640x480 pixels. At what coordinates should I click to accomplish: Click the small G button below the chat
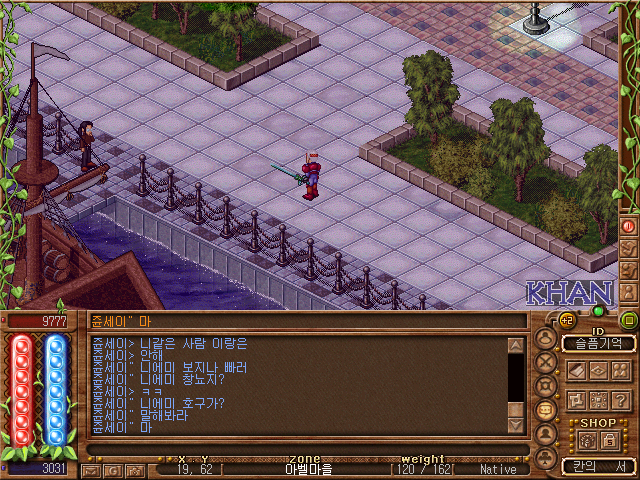coord(113,469)
